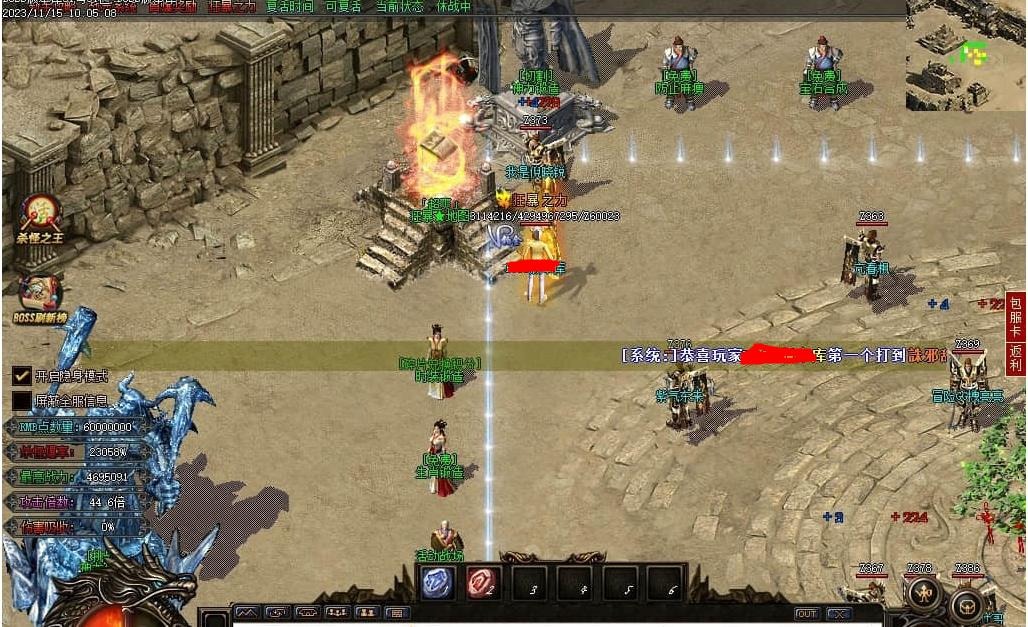1028x627 pixels.
Task: Untick the 开启隐身模式 stealth mode checkbox
Action: click(21, 376)
